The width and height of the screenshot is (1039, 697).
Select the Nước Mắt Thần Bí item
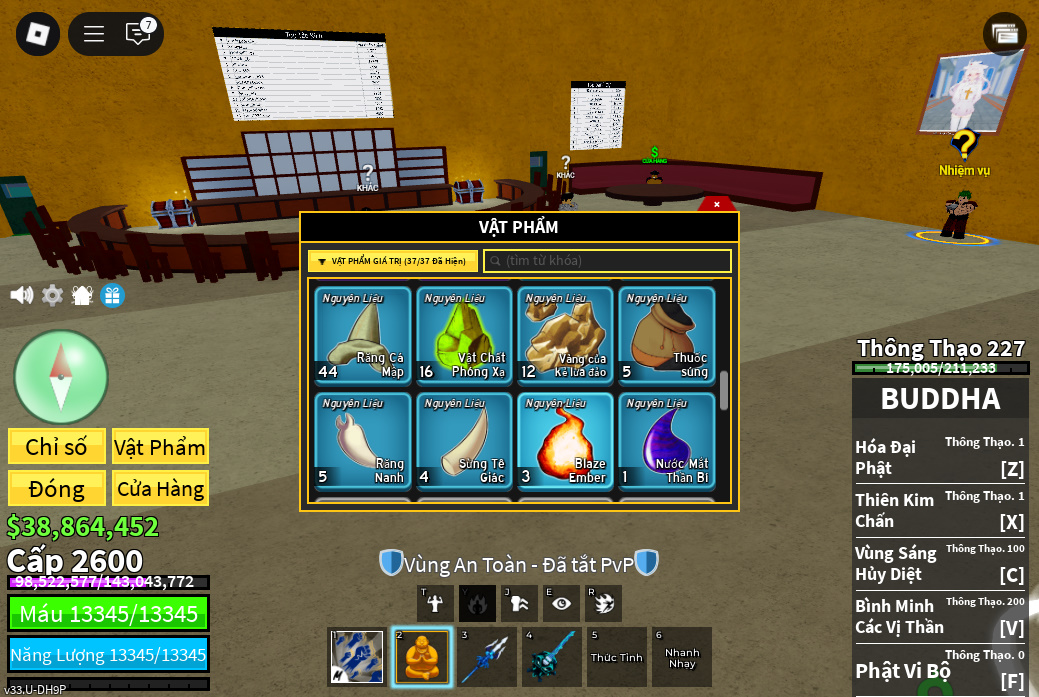tap(666, 441)
